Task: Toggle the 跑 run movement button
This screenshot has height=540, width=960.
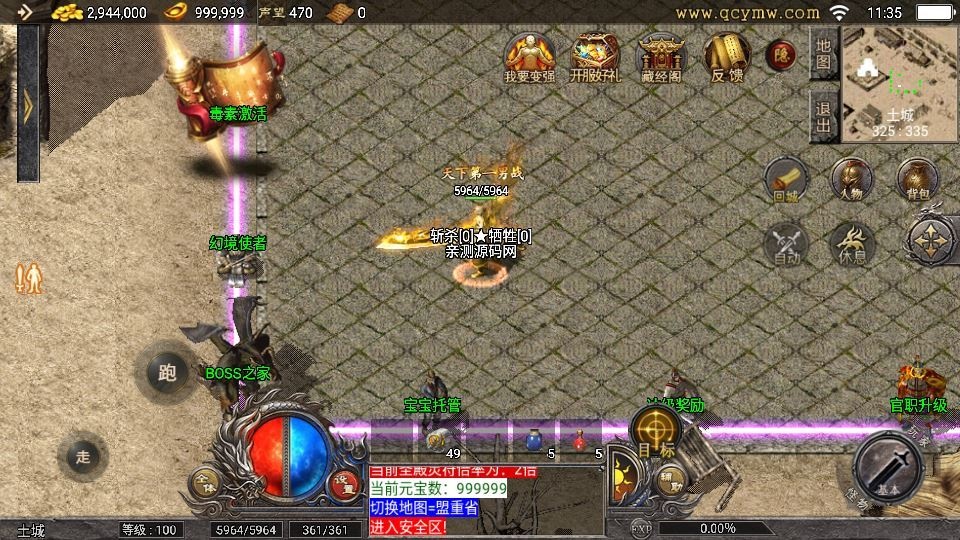Action: 167,373
